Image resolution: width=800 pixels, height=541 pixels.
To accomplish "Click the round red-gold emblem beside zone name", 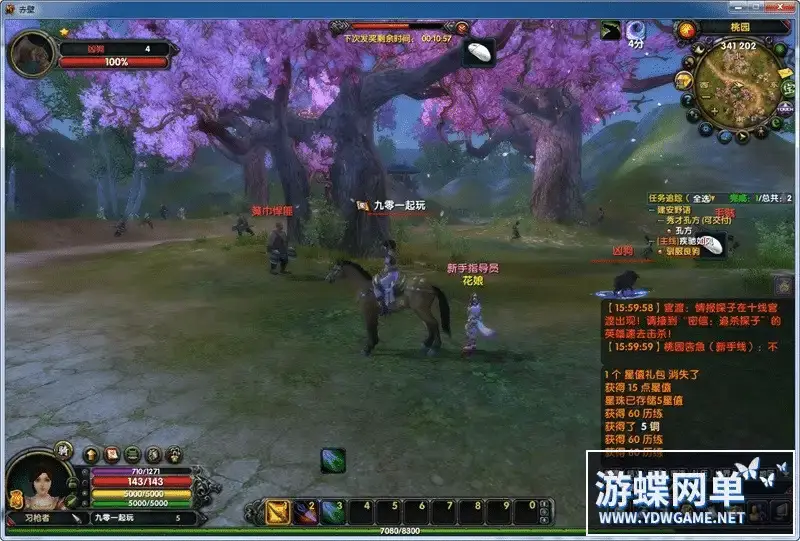I will coord(685,29).
